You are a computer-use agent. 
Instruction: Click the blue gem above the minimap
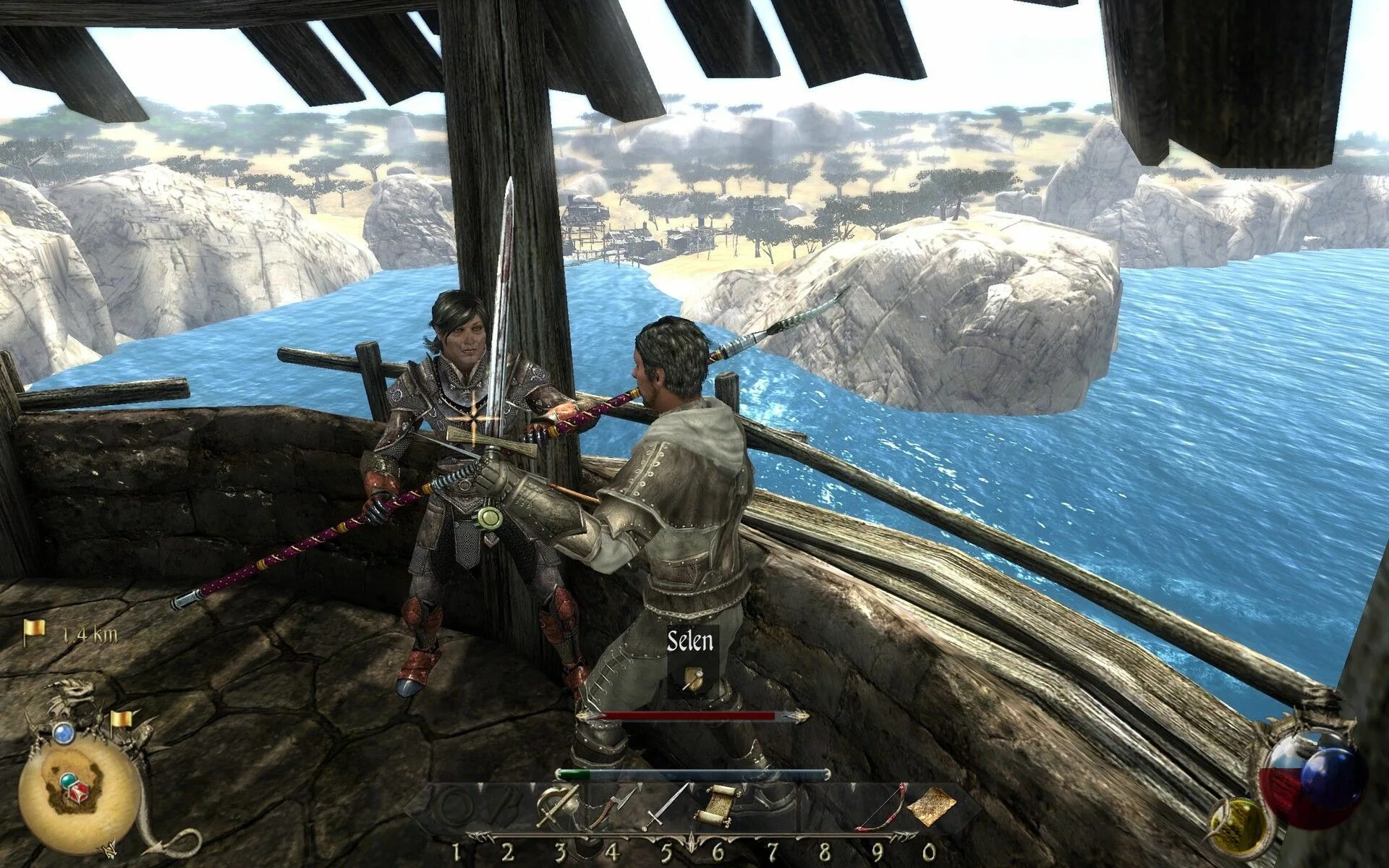pos(64,733)
